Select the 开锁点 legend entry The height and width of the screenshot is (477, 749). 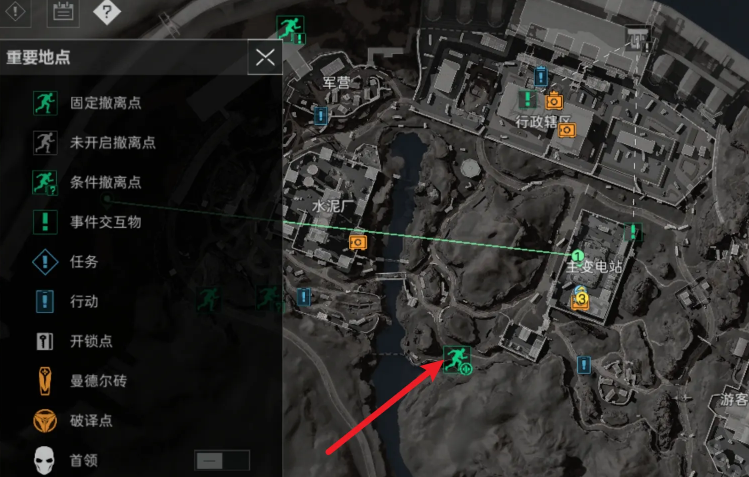pos(91,341)
